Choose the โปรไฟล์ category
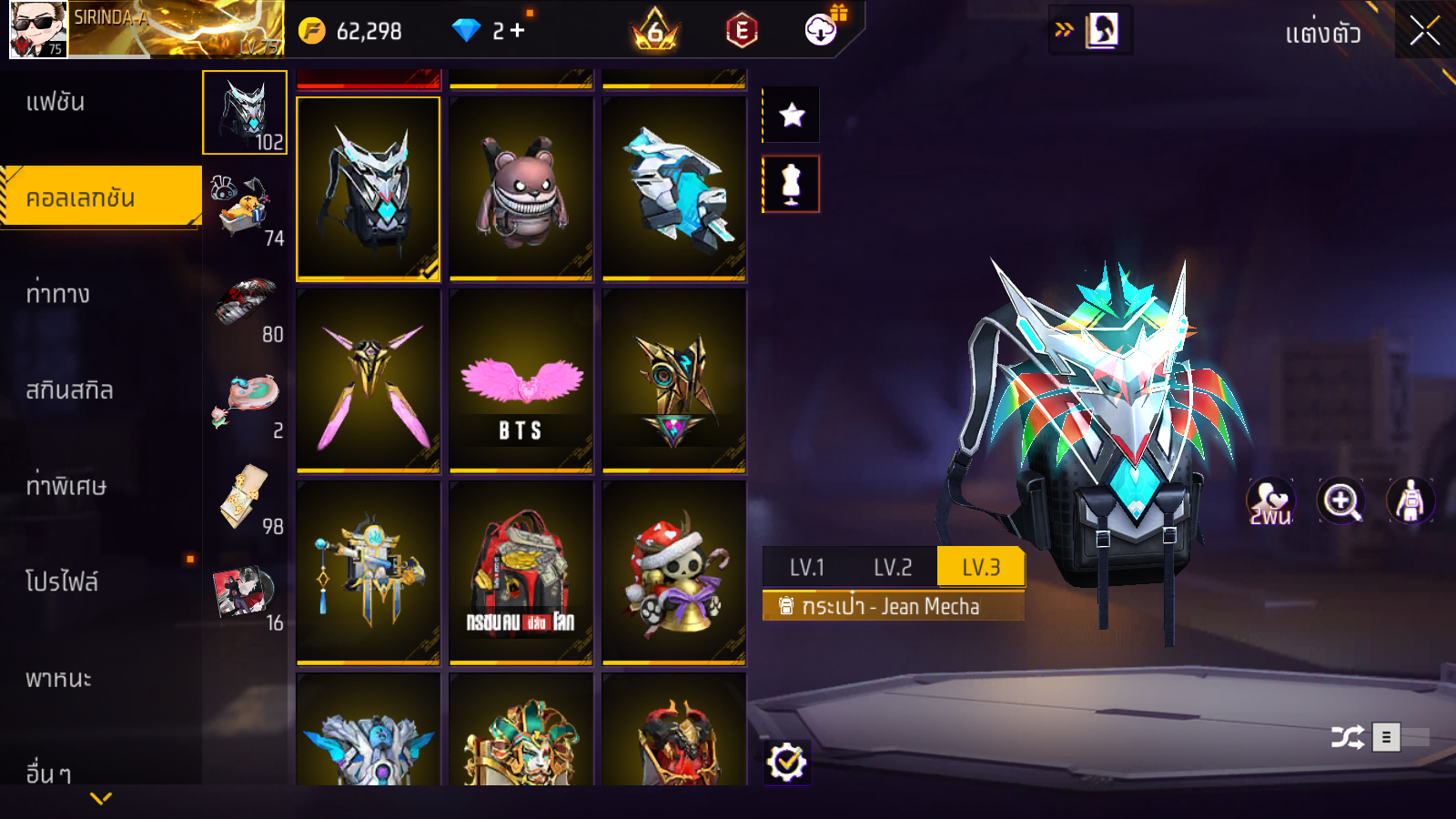The width and height of the screenshot is (1456, 819). click(62, 581)
